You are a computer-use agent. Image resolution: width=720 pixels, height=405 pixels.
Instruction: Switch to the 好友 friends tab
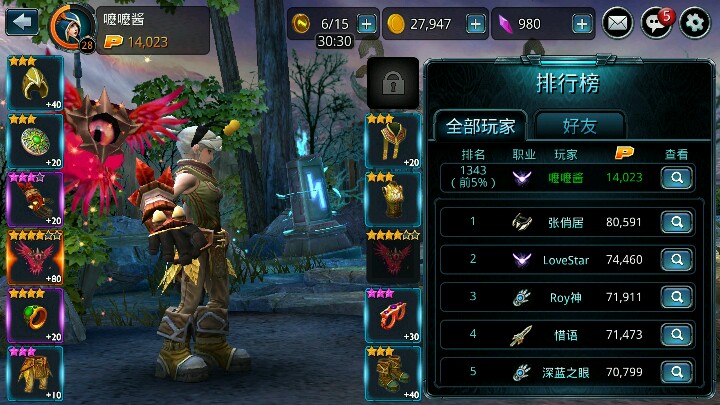tap(580, 126)
